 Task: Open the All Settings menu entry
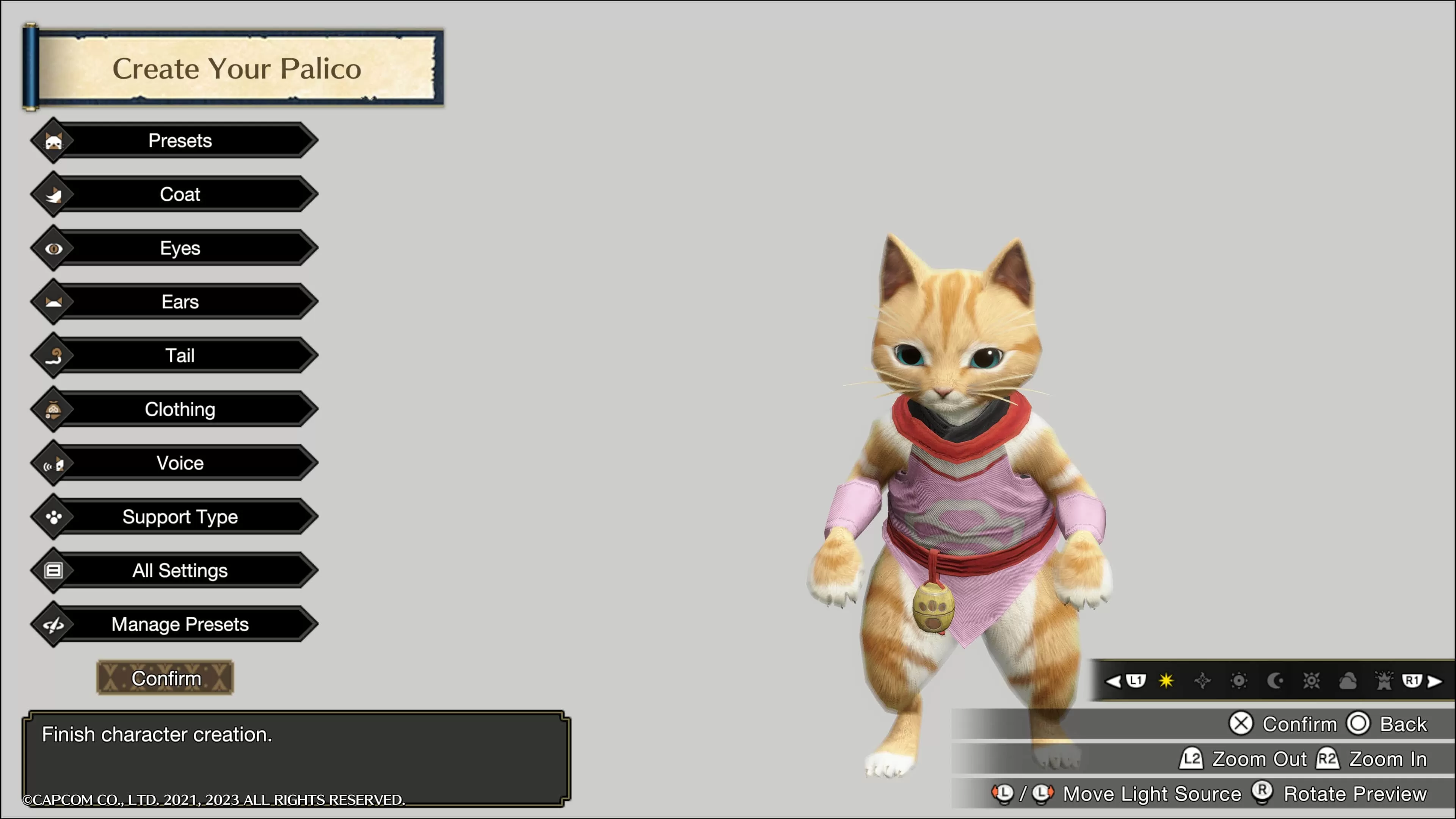click(x=180, y=570)
